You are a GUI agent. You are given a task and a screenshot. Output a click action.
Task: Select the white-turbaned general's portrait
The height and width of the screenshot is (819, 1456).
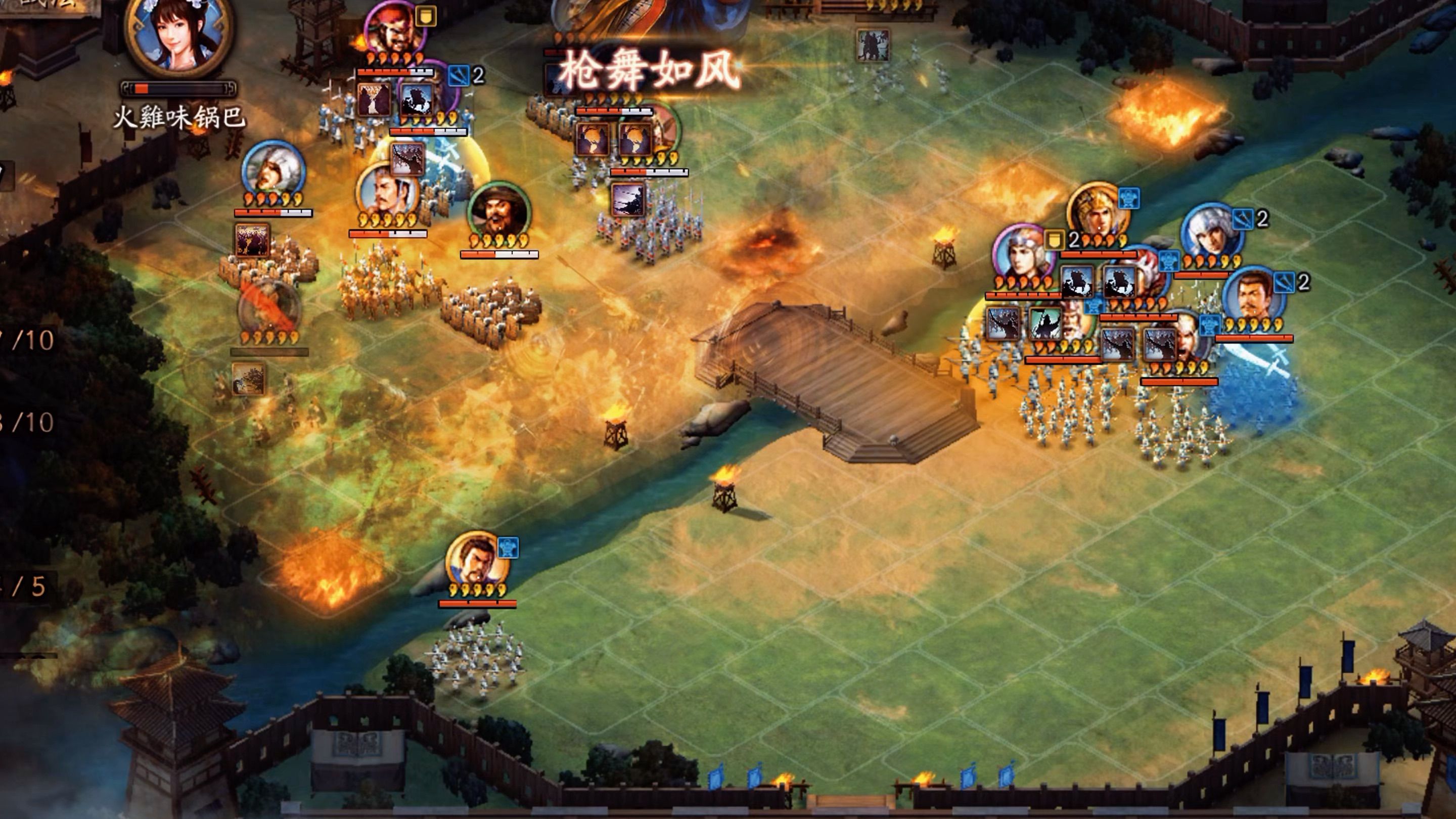coord(273,169)
